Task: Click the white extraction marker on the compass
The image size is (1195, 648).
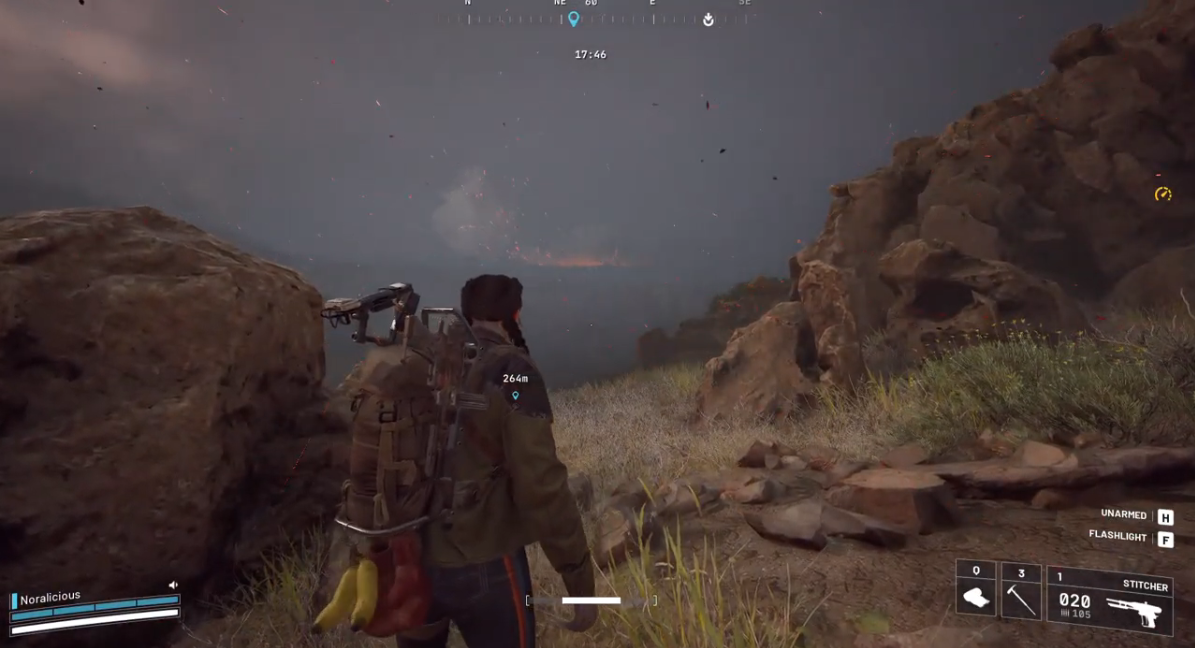Action: click(x=708, y=19)
